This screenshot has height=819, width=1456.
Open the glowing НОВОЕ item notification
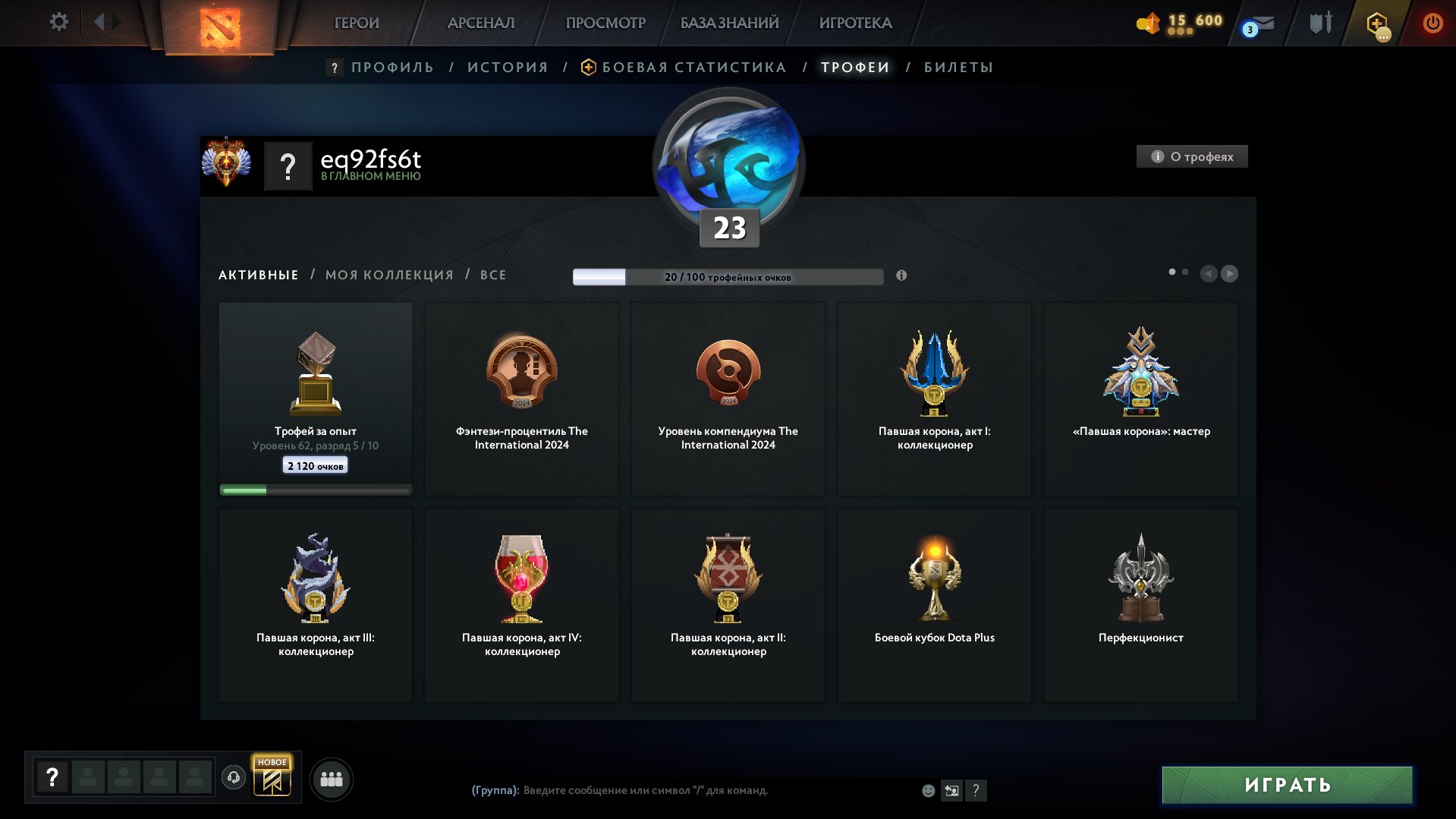(272, 777)
